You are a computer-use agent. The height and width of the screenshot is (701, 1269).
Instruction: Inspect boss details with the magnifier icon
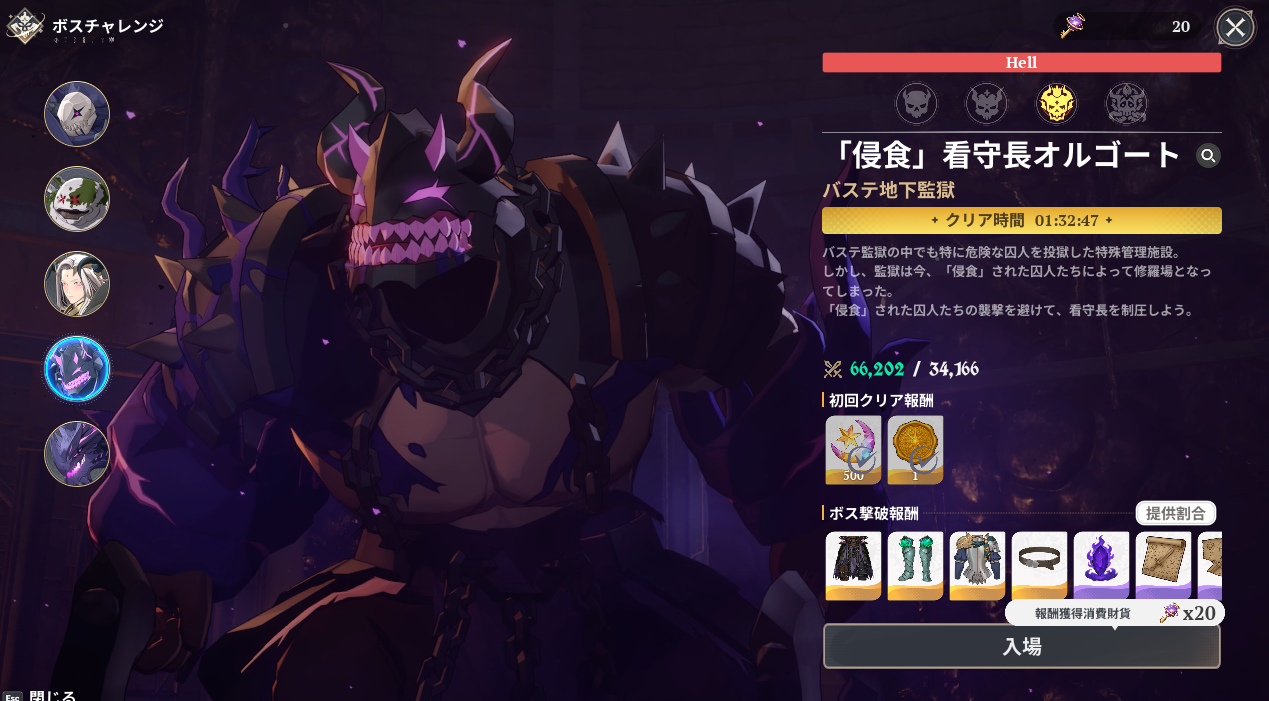(x=1208, y=155)
